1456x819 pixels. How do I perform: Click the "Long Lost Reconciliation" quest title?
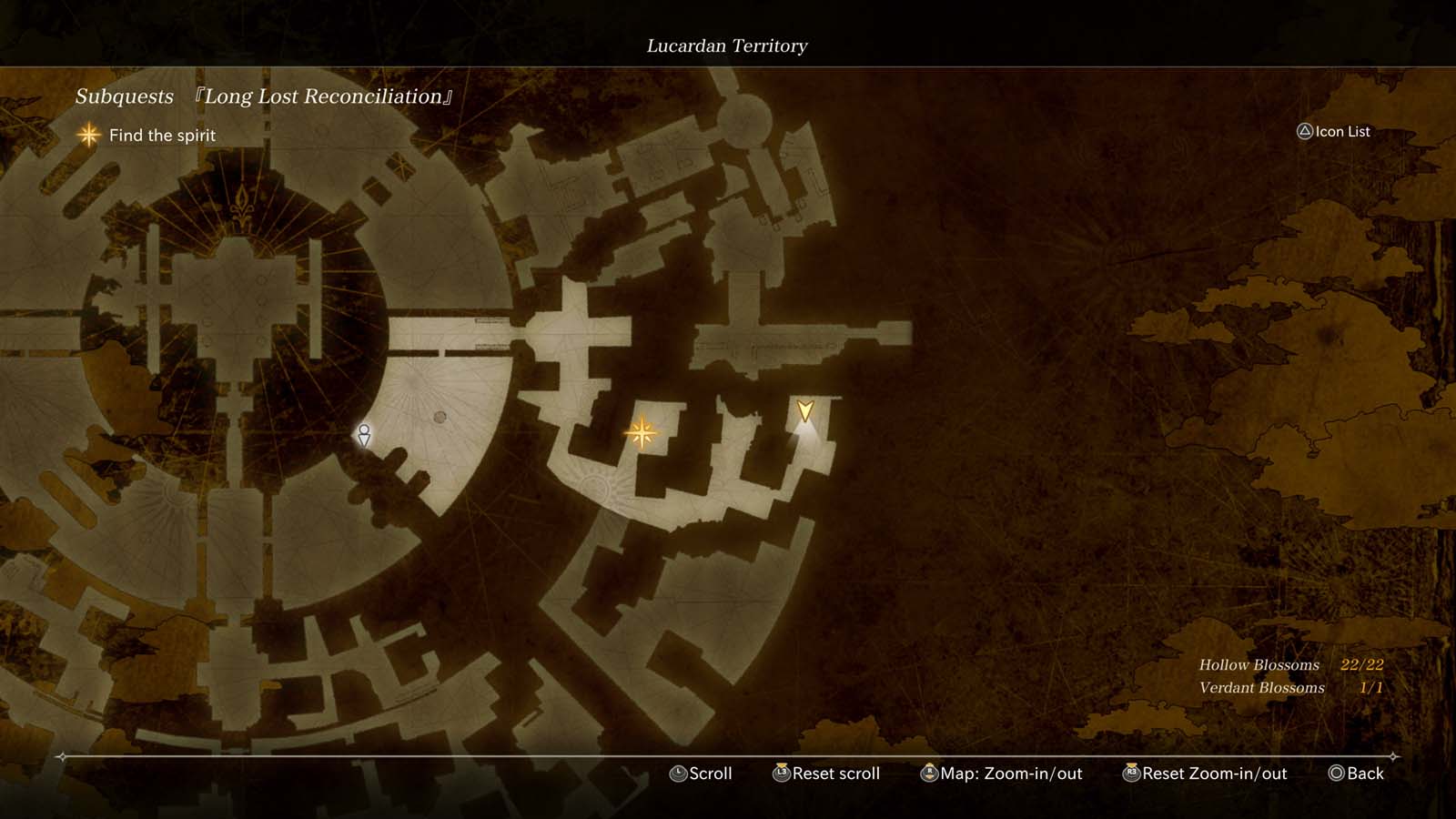[x=325, y=96]
